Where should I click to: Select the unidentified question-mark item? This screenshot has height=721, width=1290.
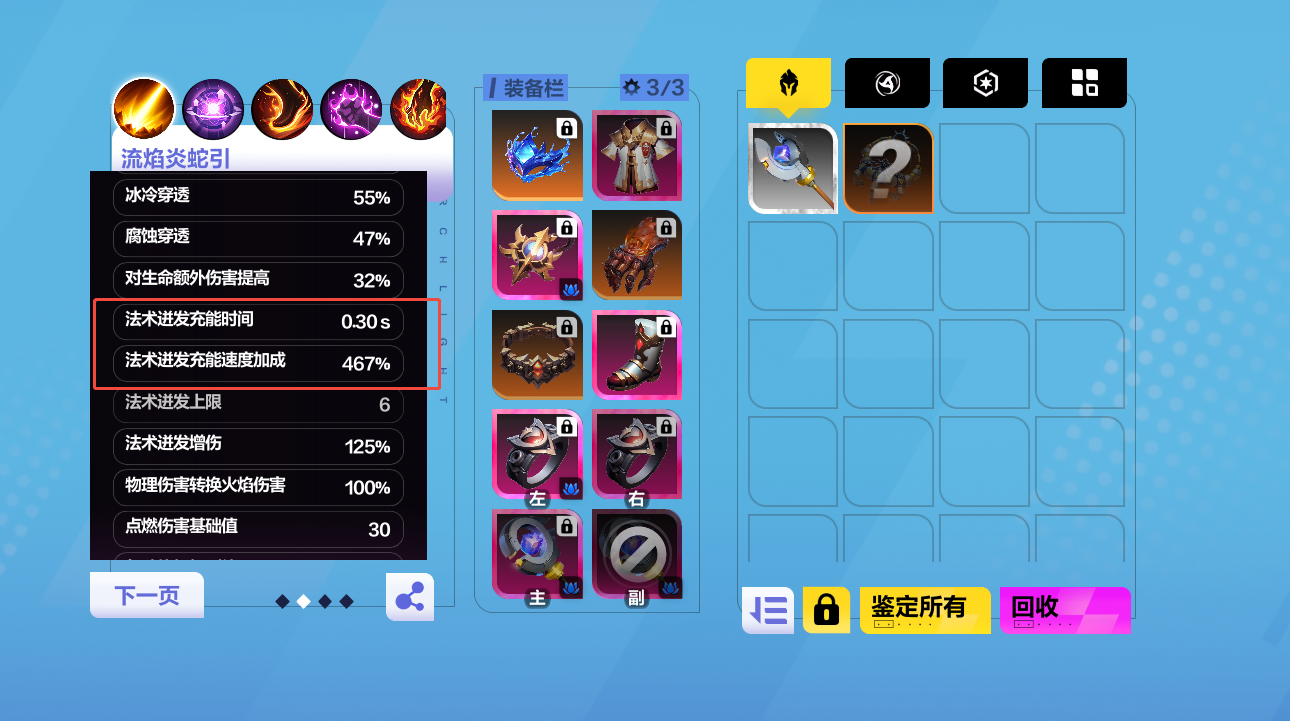click(887, 168)
